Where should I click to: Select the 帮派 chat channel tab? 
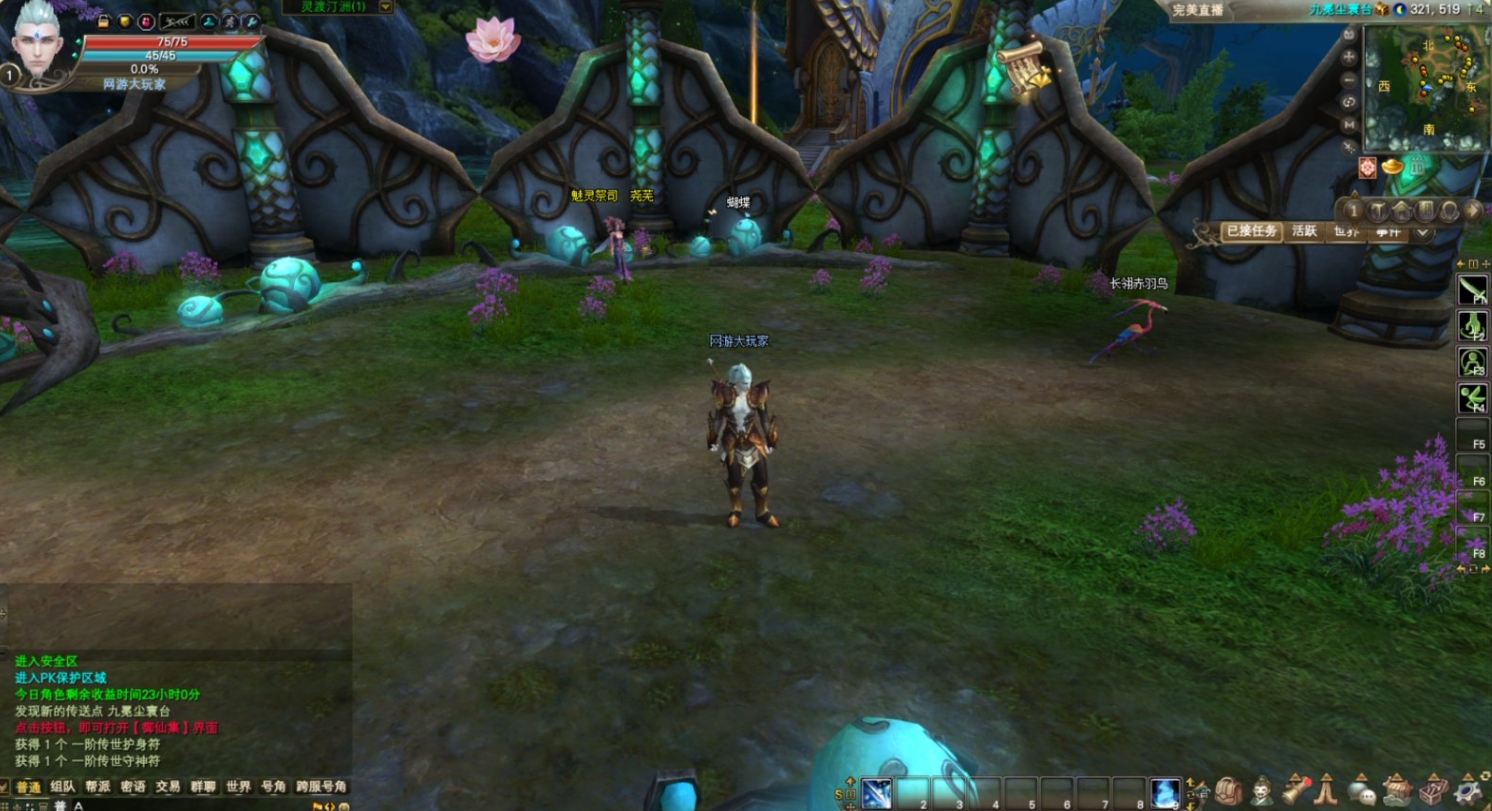(x=97, y=787)
